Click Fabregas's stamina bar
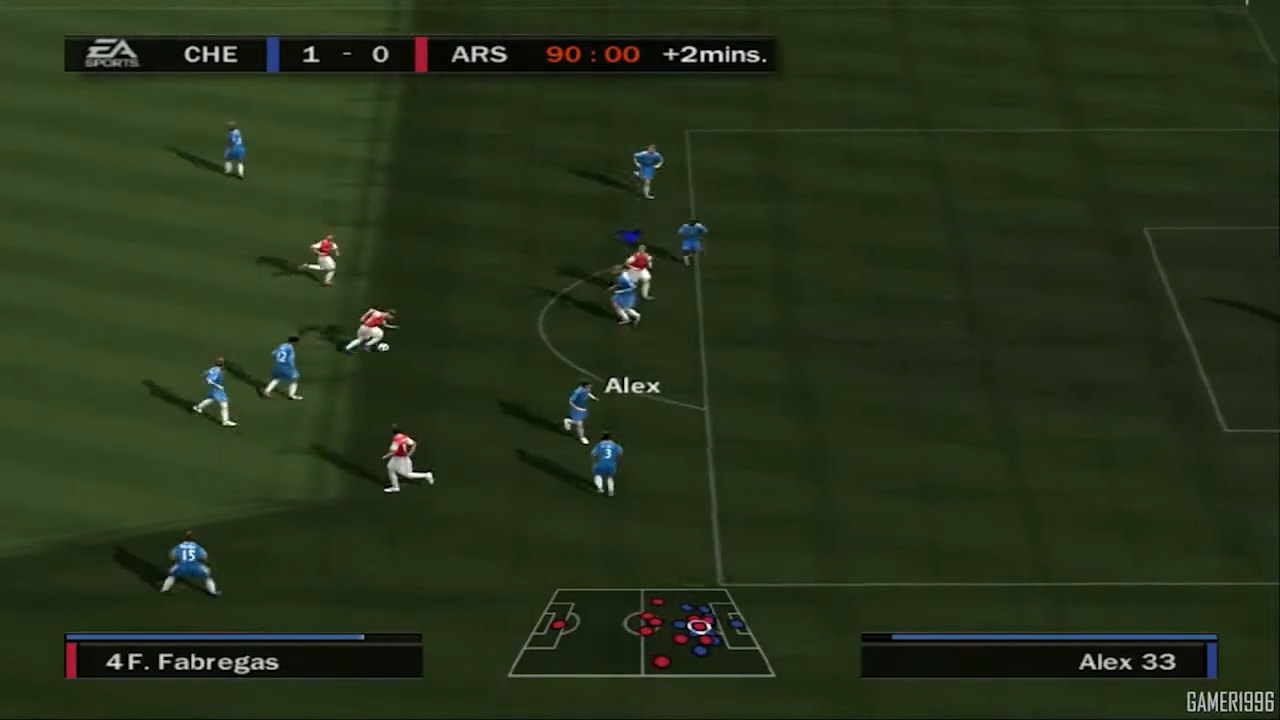The image size is (1280, 720). click(215, 637)
